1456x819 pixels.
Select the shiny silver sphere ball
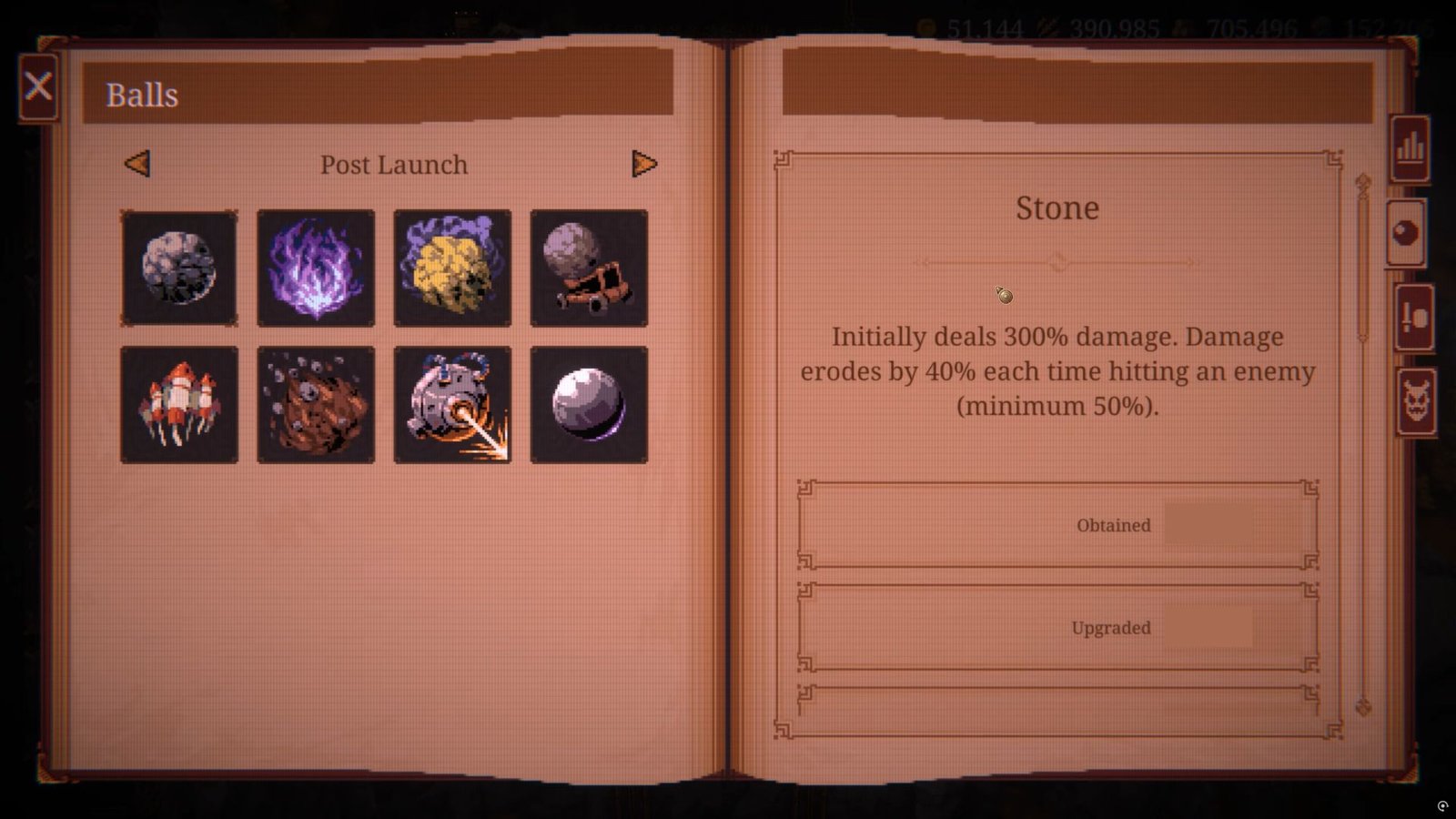pyautogui.click(x=589, y=405)
